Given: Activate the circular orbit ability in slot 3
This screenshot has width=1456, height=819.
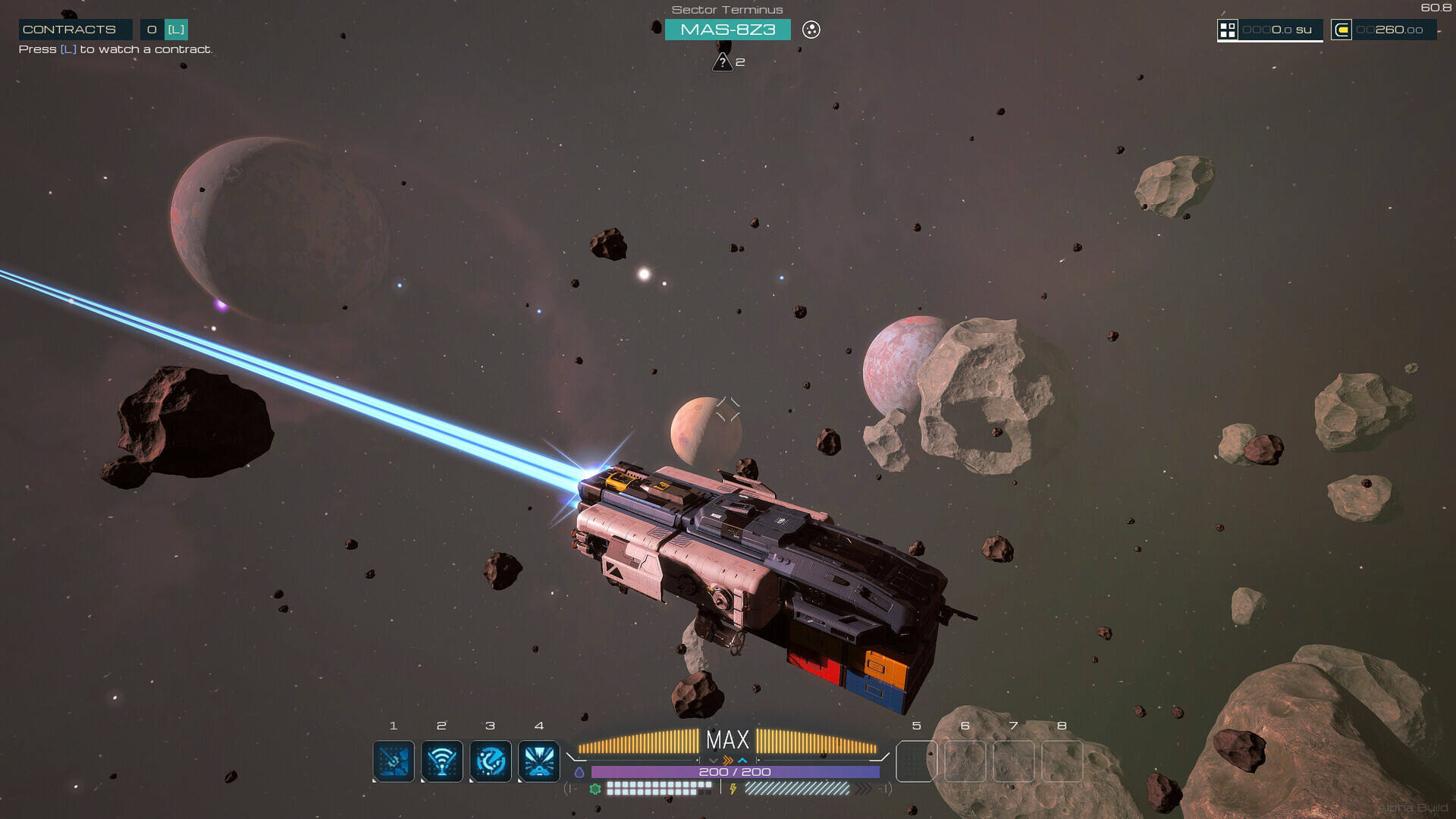Looking at the screenshot, I should tap(491, 761).
